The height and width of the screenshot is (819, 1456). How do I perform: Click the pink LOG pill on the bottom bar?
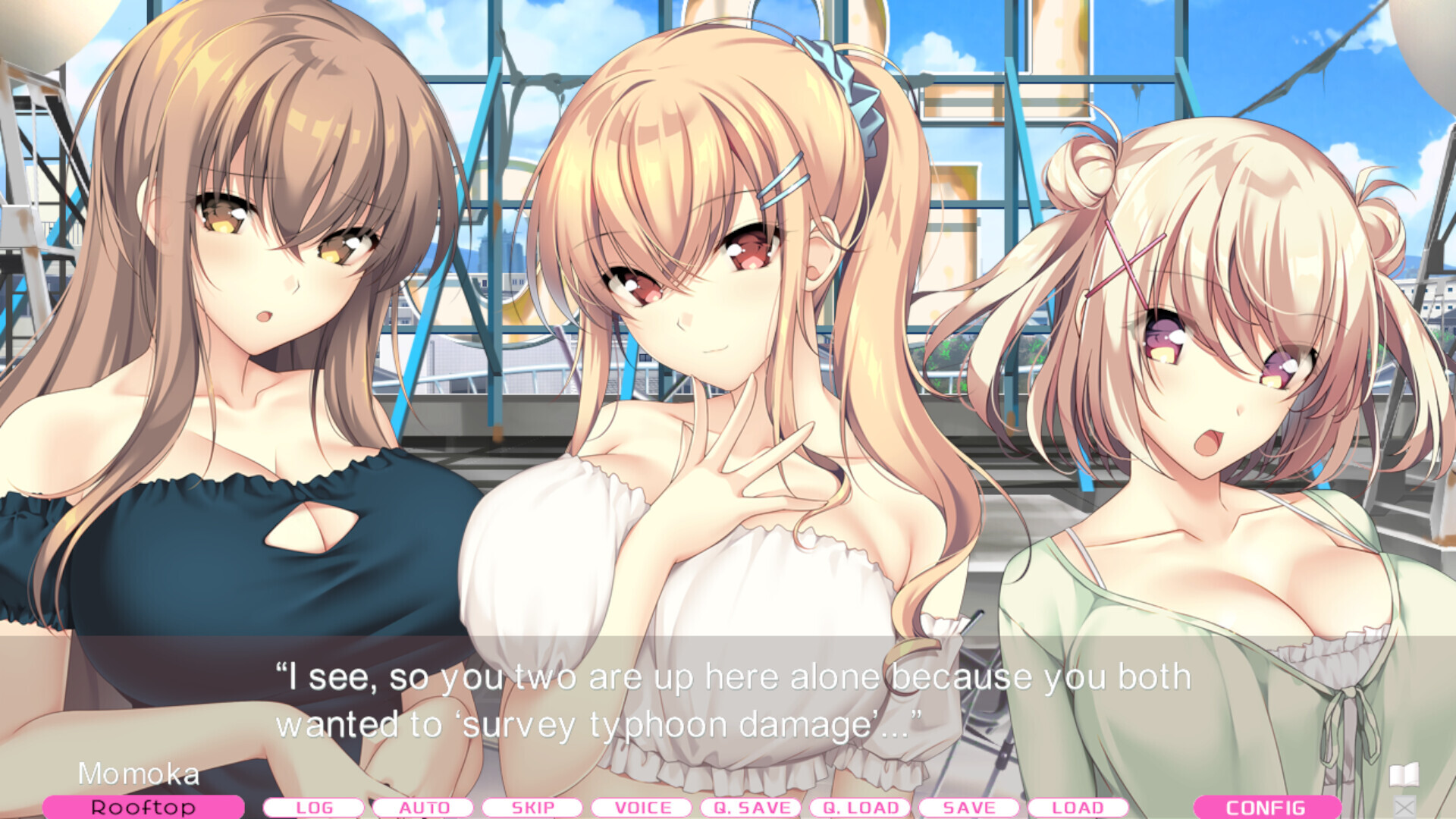coord(316,808)
